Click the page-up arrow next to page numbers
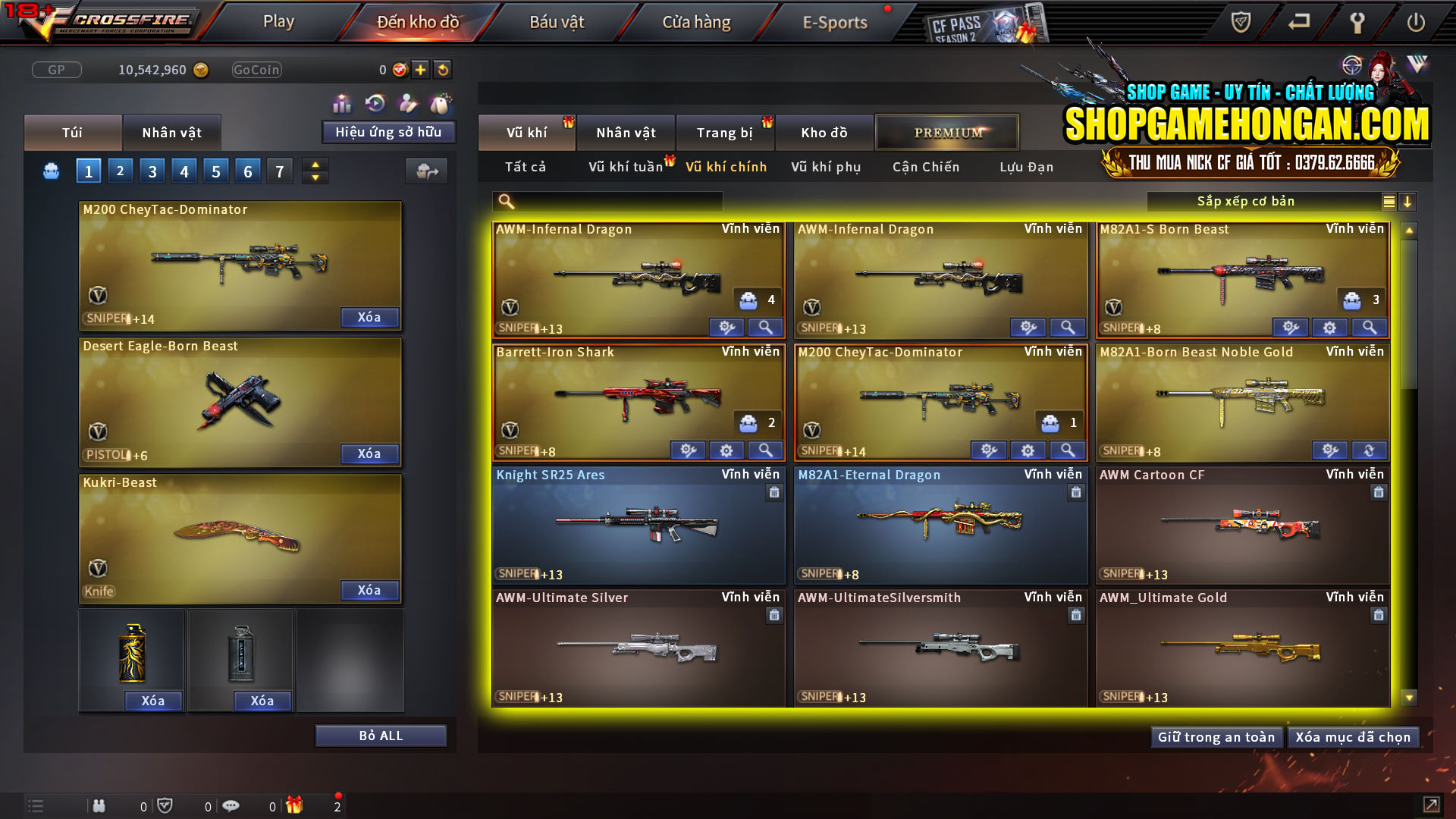1456x819 pixels. point(315,165)
